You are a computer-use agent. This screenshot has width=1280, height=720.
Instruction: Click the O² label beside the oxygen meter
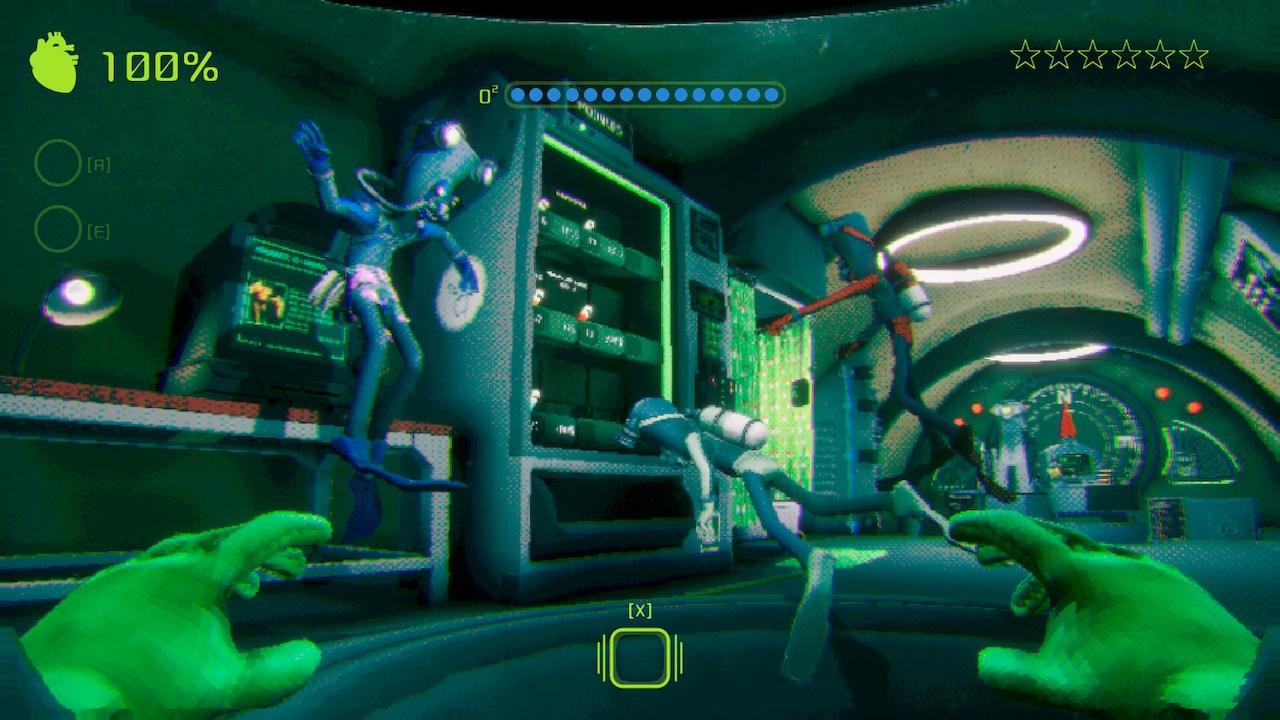(x=487, y=93)
